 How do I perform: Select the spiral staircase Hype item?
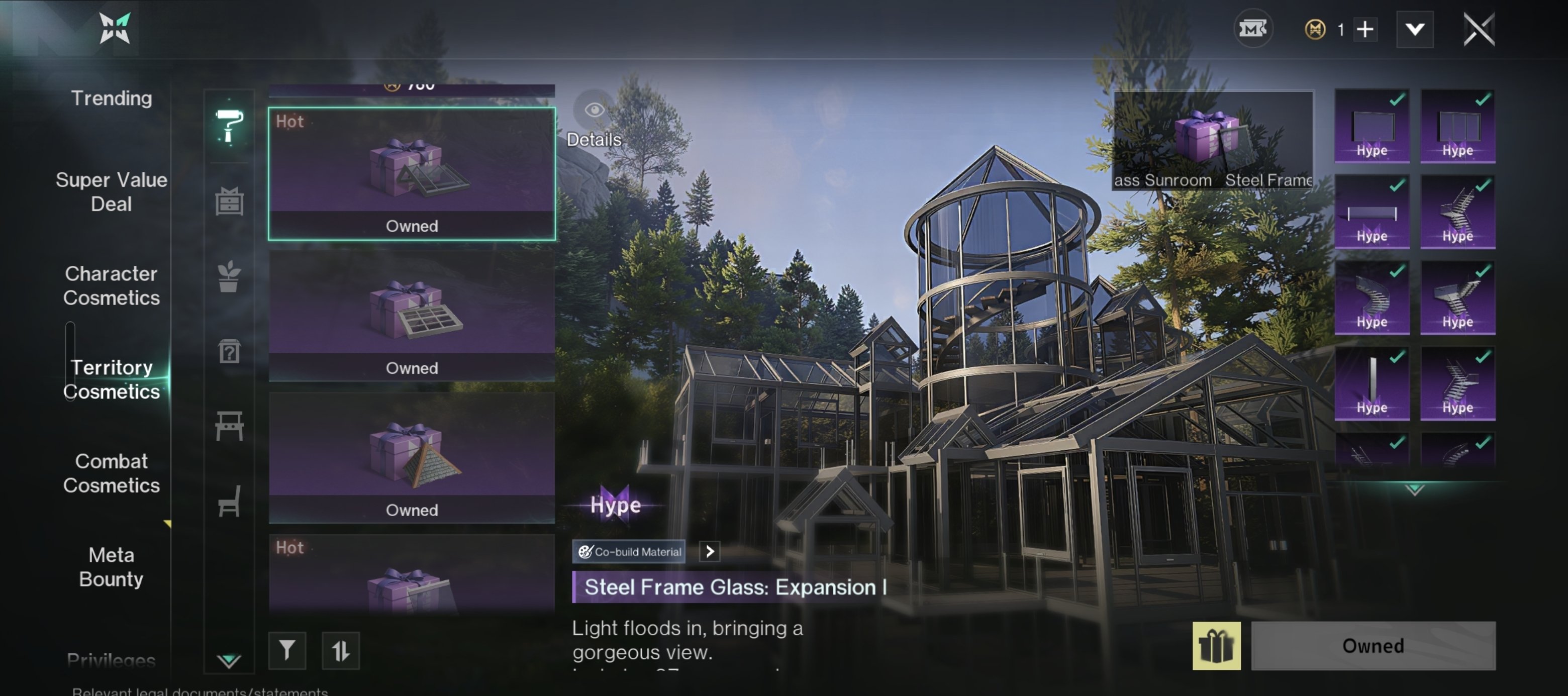[x=1371, y=297]
